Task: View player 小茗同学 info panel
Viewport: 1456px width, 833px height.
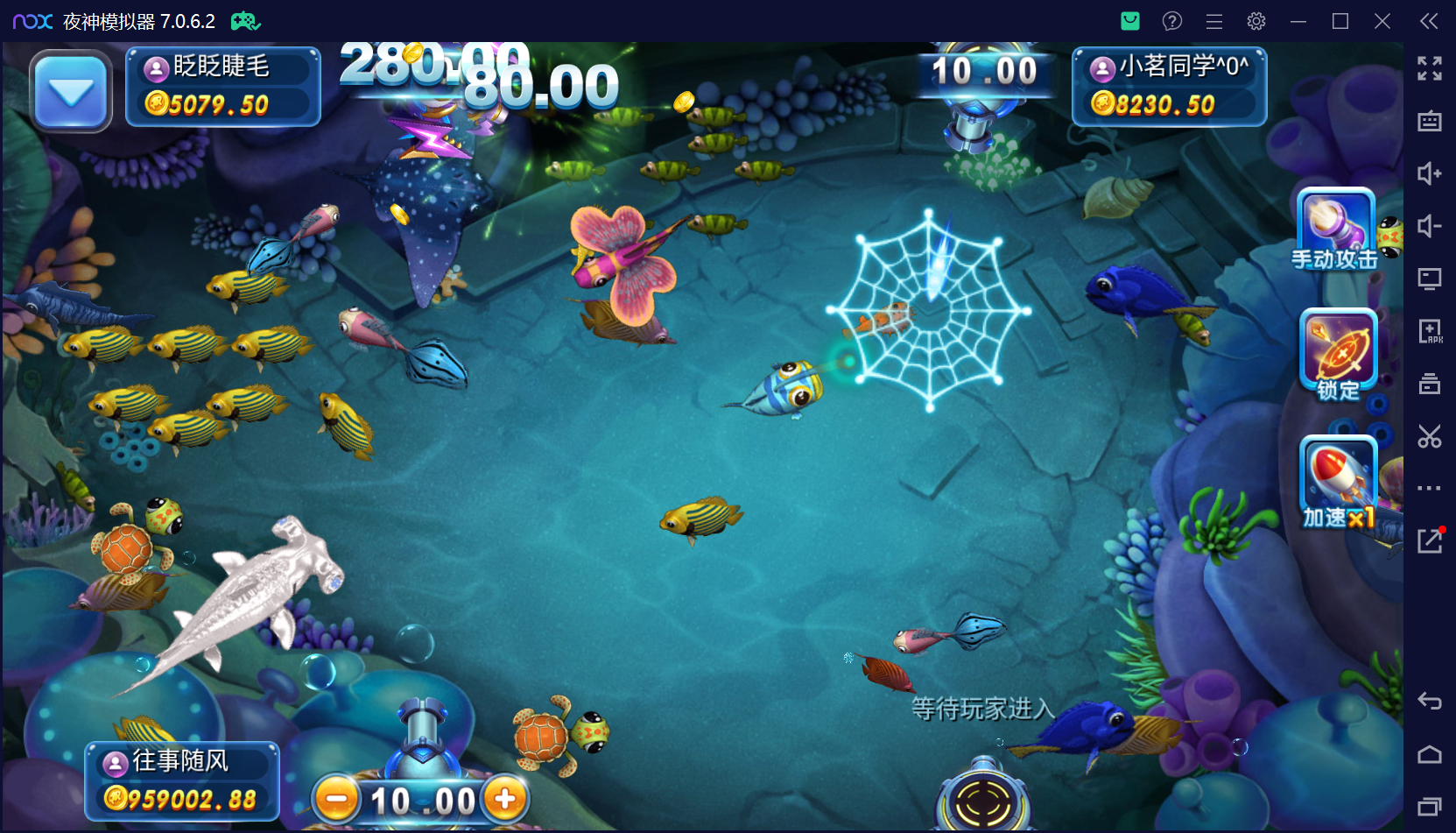Action: [x=1169, y=87]
